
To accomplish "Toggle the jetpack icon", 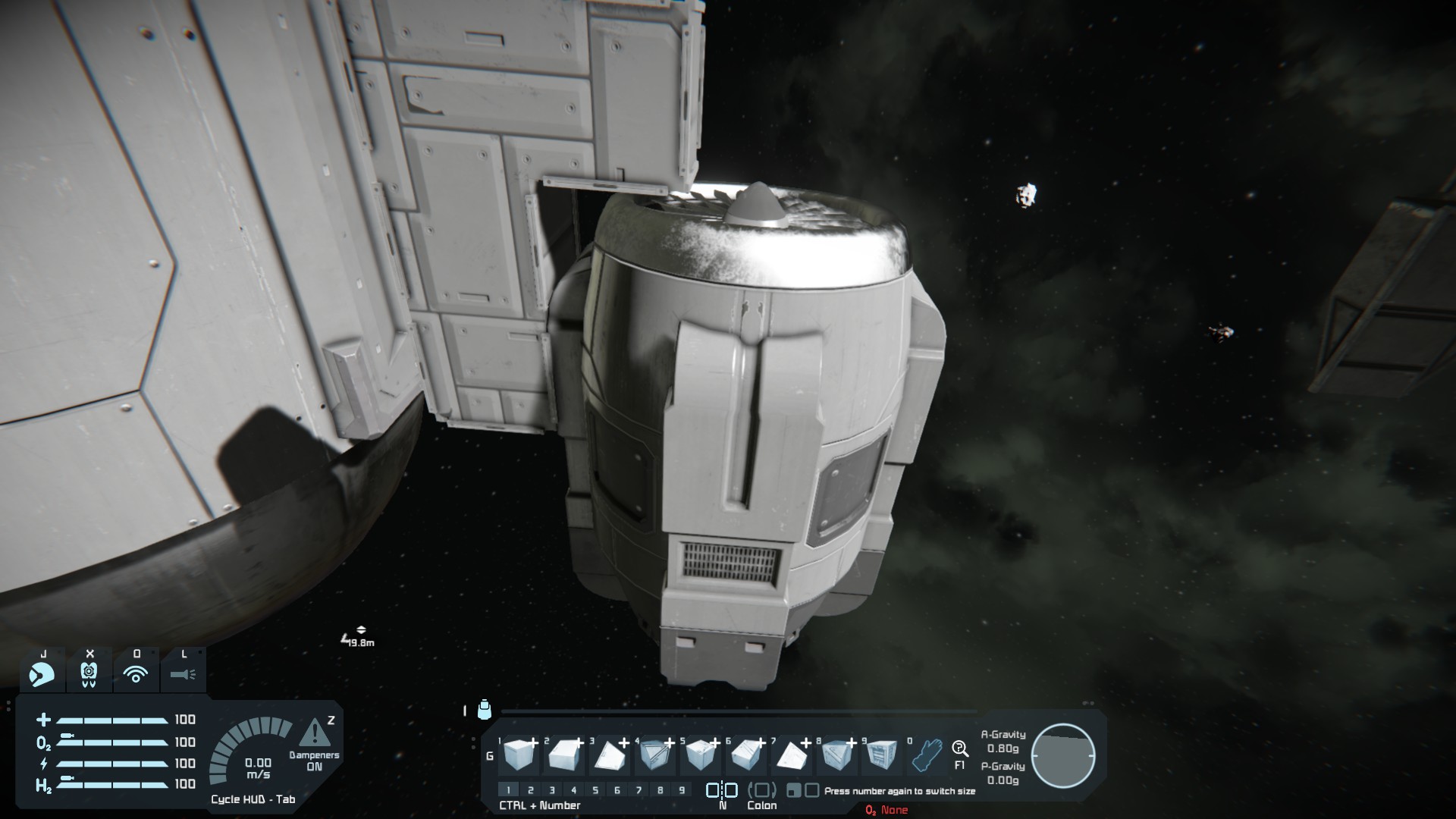I will coord(89,673).
